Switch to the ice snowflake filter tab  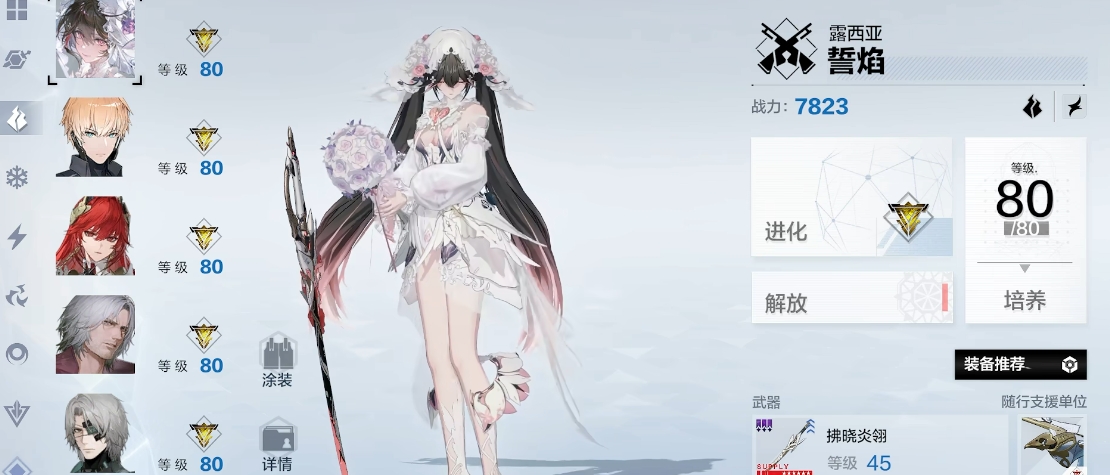tap(18, 178)
